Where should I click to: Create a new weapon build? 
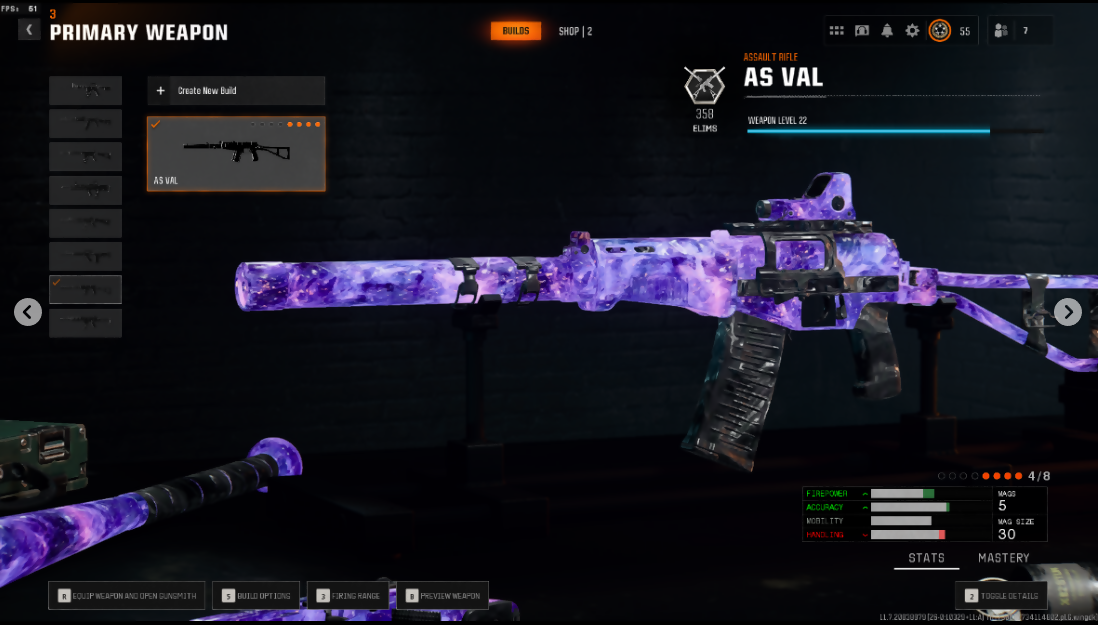[236, 91]
